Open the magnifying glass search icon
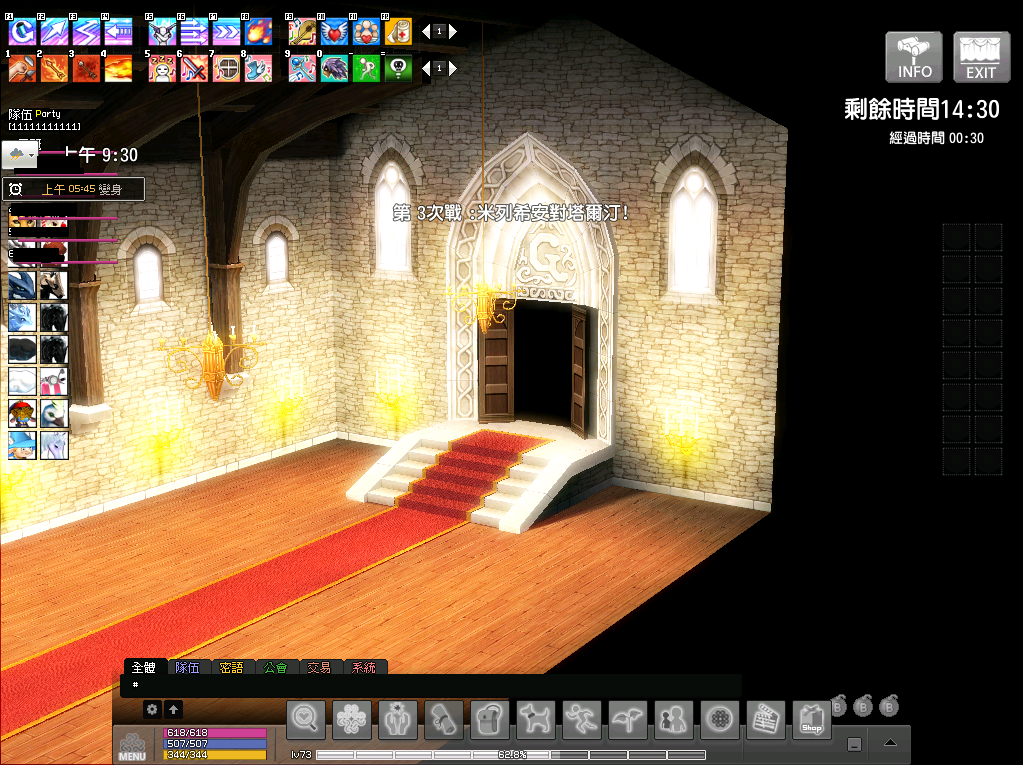Screen dimensions: 1023x765 pyautogui.click(x=306, y=719)
